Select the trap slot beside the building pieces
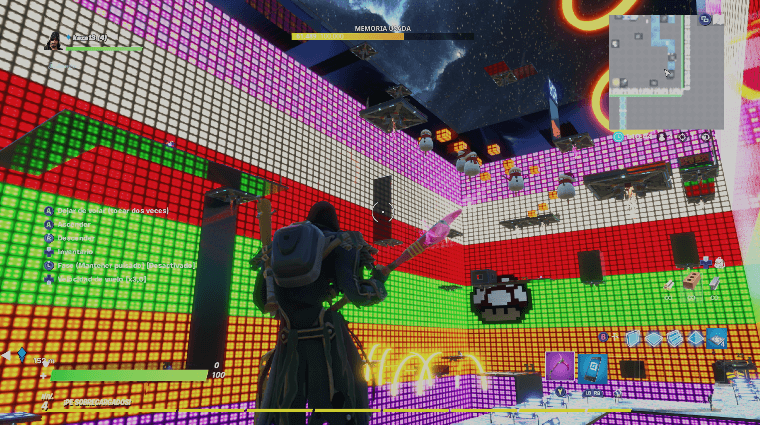 click(716, 339)
